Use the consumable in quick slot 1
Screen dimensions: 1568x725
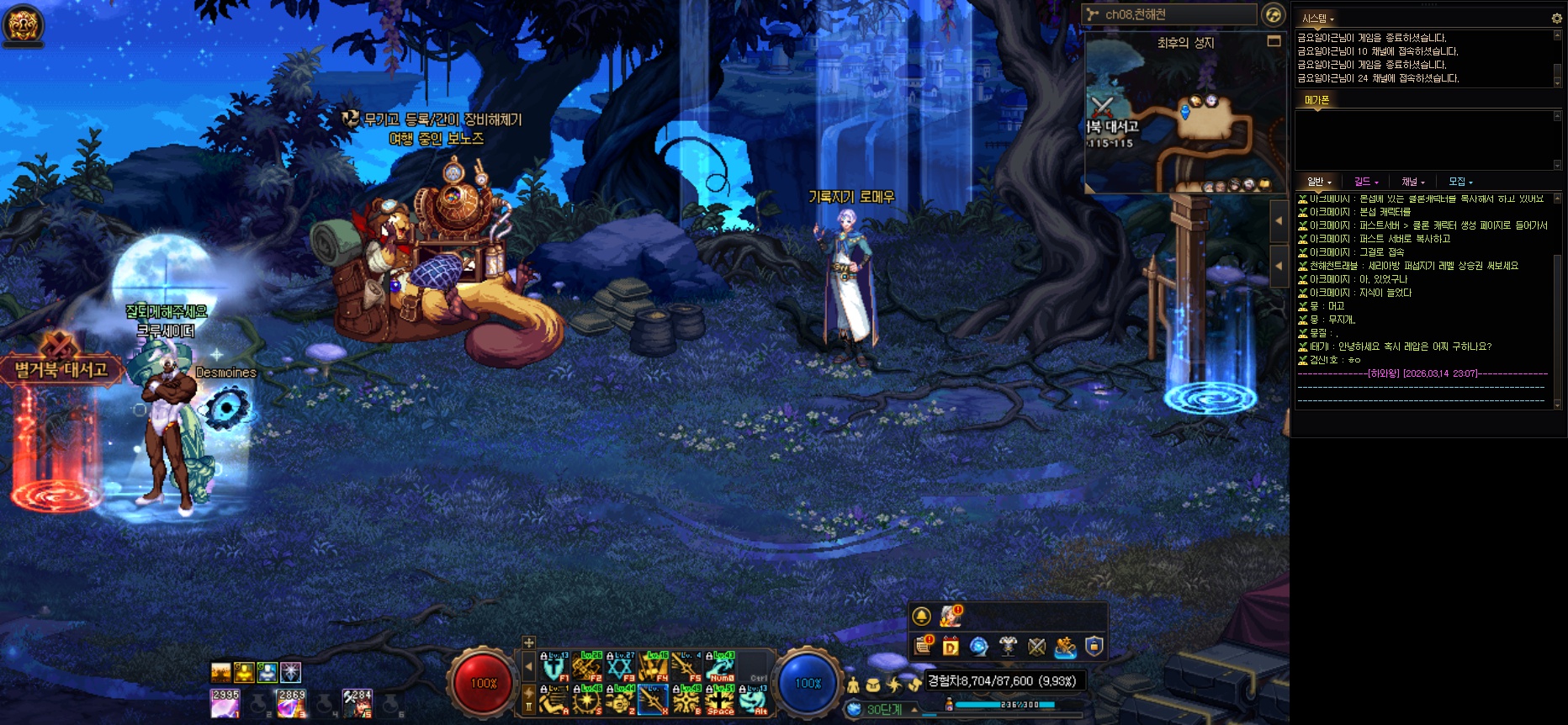coord(225,703)
